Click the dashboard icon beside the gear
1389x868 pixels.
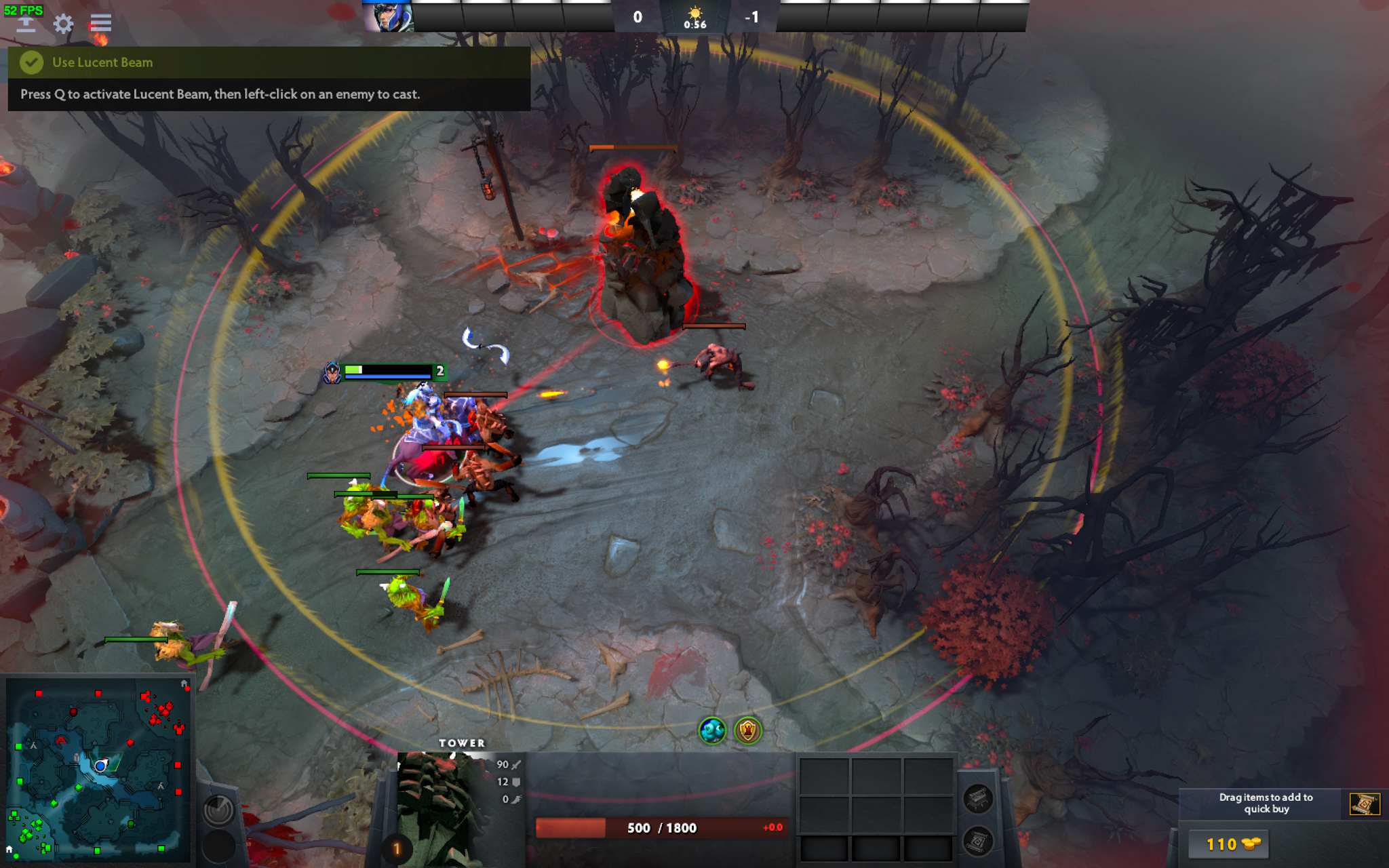pos(26,24)
